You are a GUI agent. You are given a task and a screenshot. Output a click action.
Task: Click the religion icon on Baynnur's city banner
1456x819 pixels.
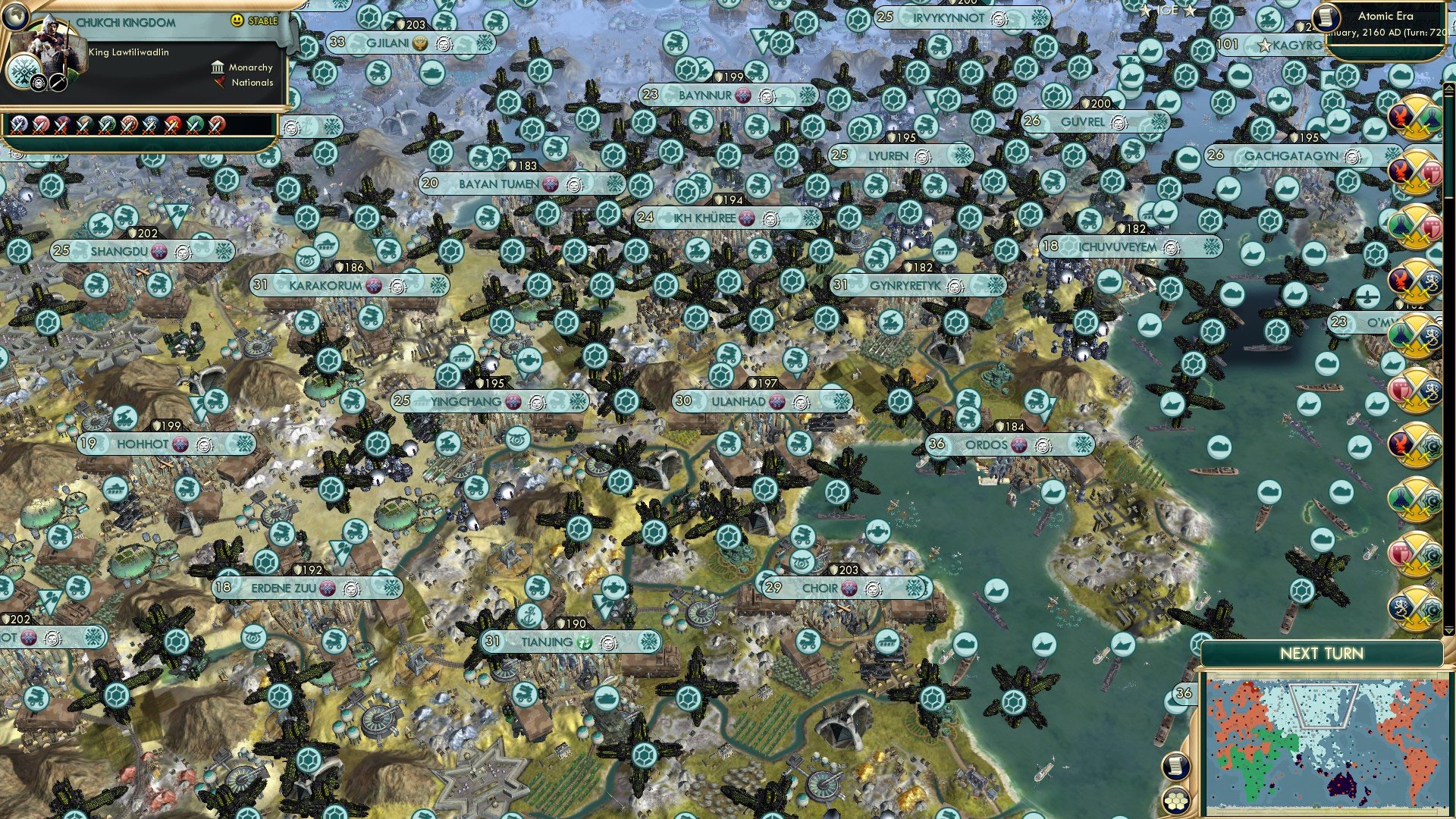tap(743, 96)
